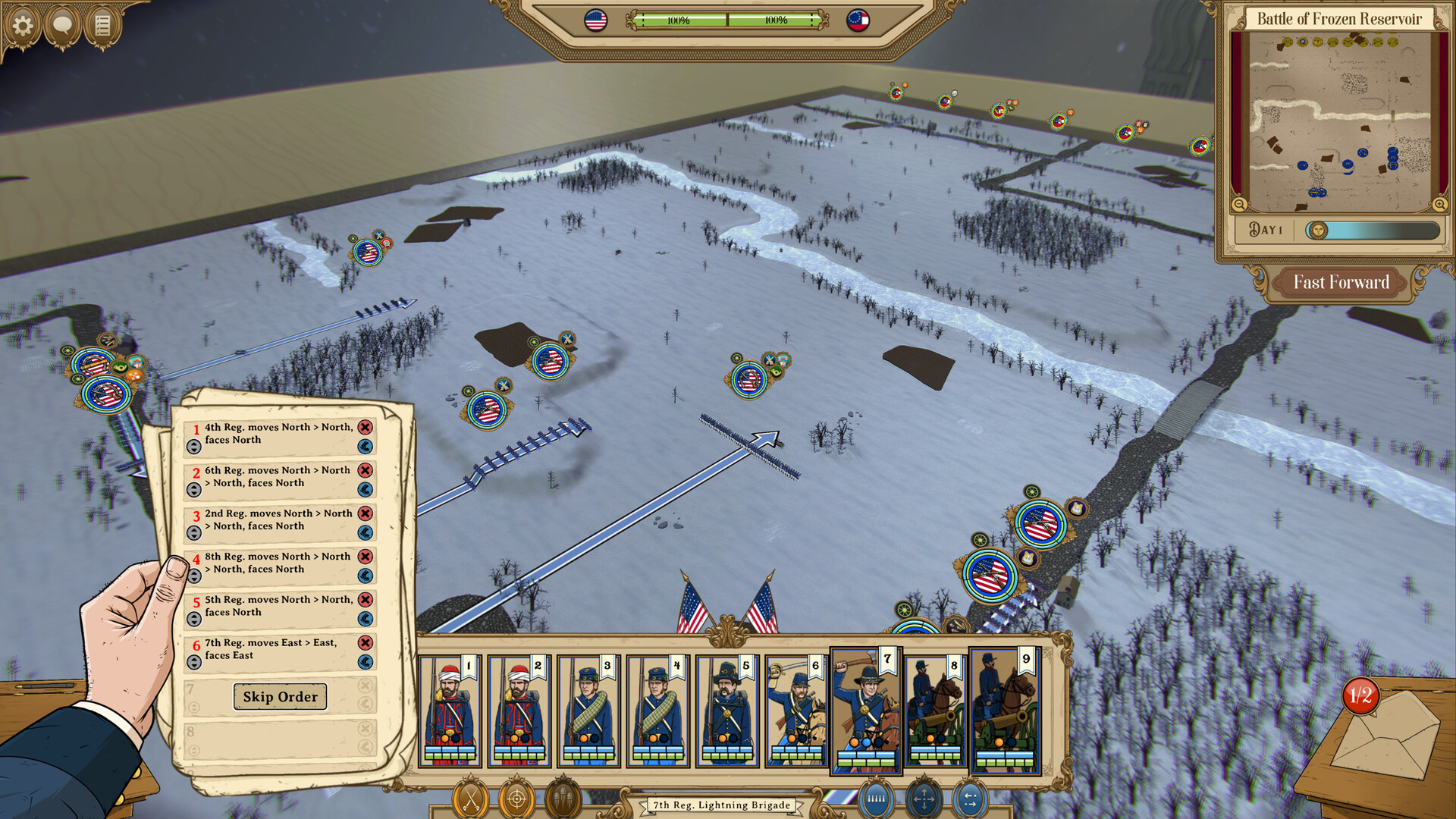
Task: Click the Fast Forward button
Action: click(1341, 283)
